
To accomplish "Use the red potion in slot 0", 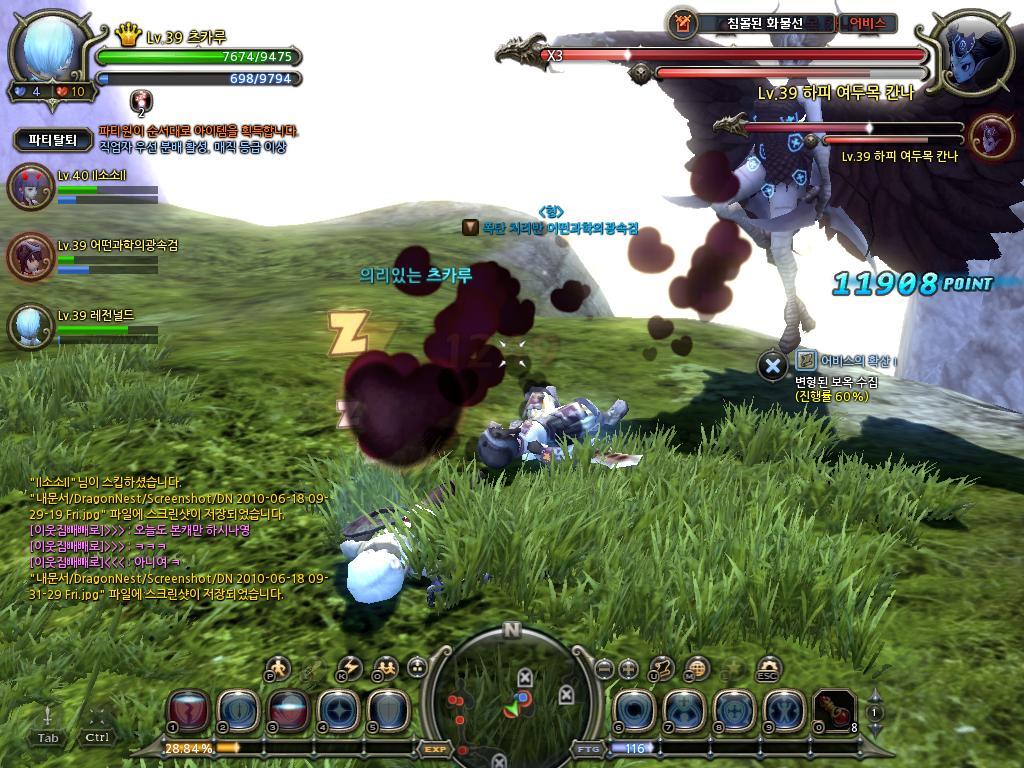I will click(833, 709).
